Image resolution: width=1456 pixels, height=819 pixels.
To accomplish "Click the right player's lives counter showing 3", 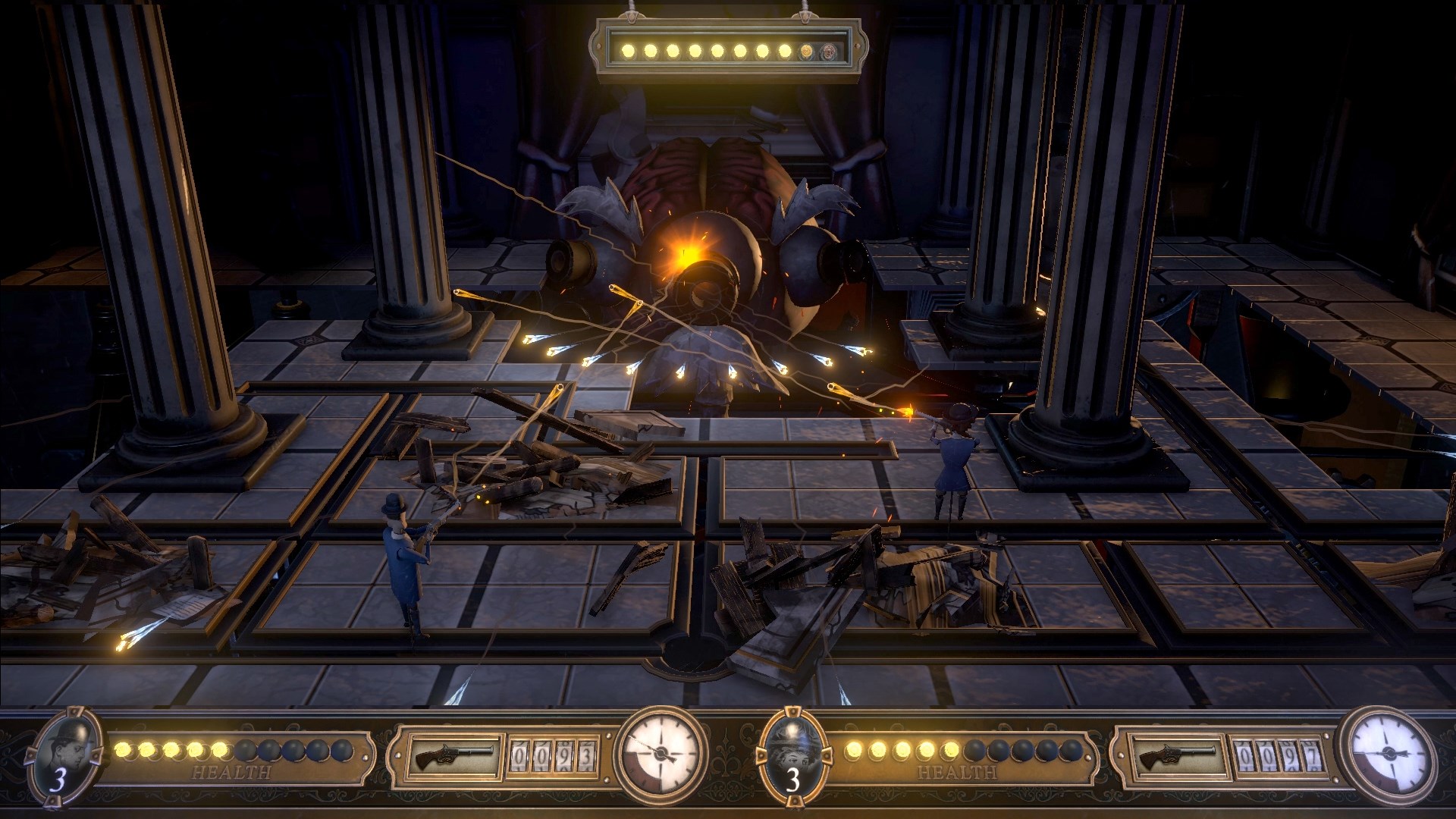I will (795, 781).
